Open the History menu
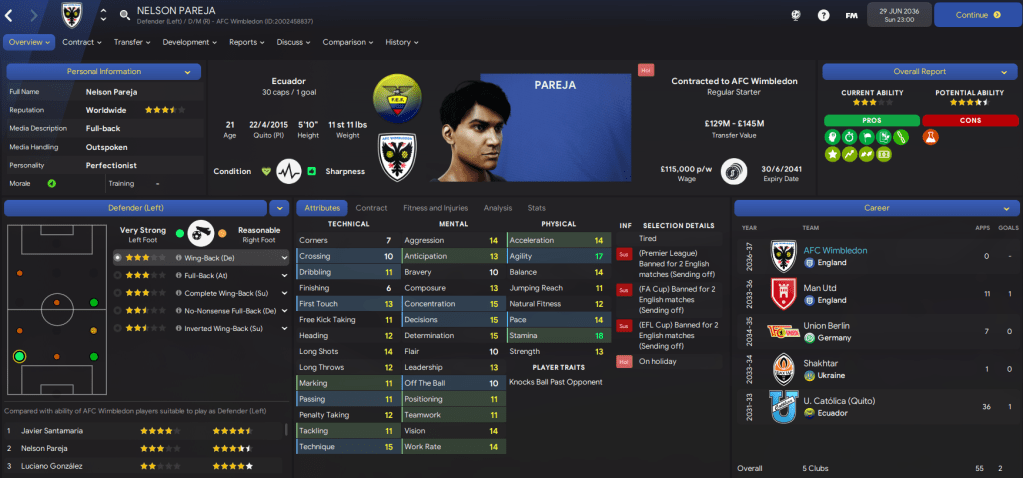 [402, 42]
